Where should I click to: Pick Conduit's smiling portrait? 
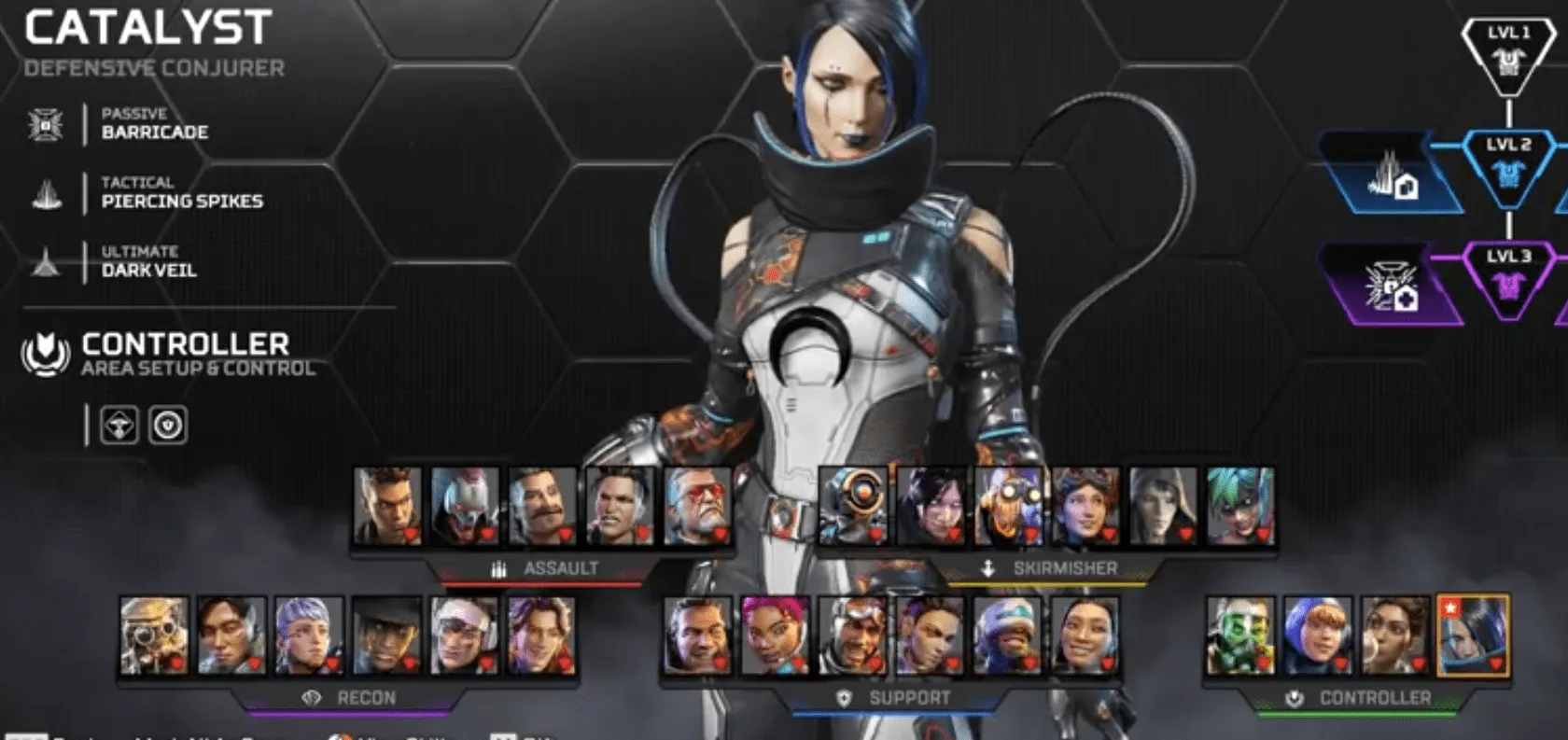(x=1085, y=635)
